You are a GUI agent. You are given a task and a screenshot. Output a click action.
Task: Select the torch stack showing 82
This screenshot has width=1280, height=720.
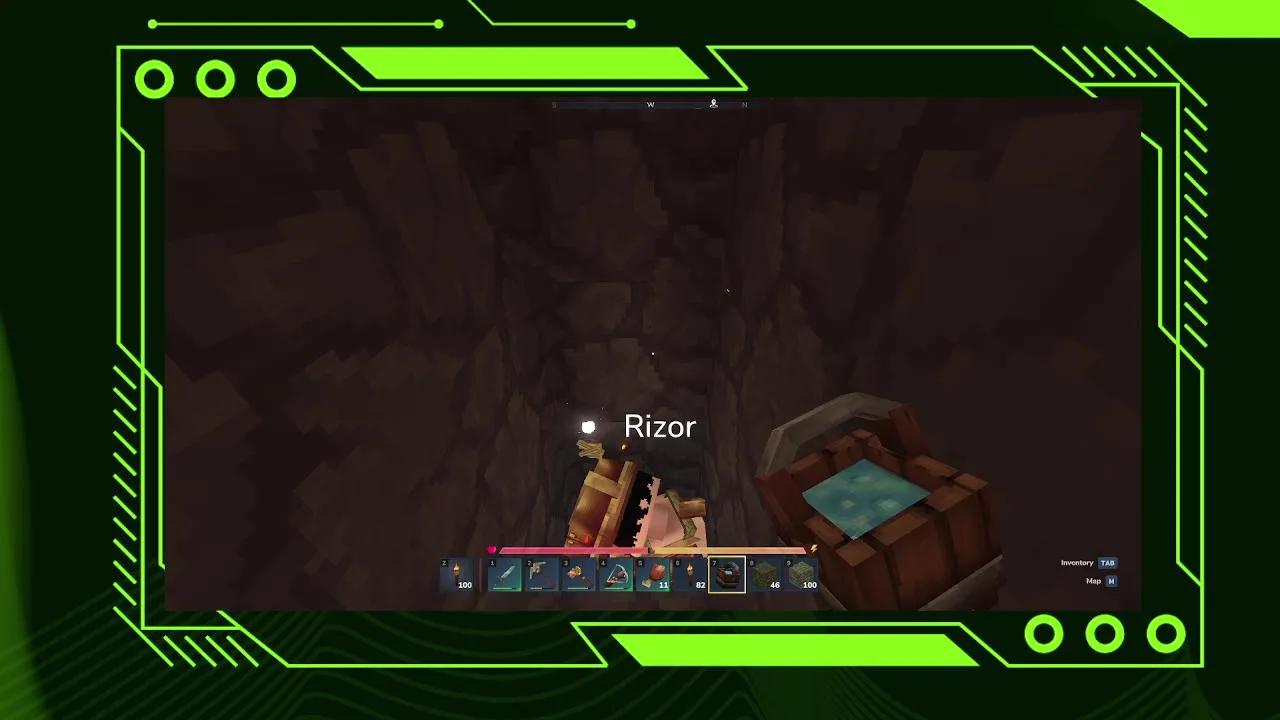[x=690, y=574]
